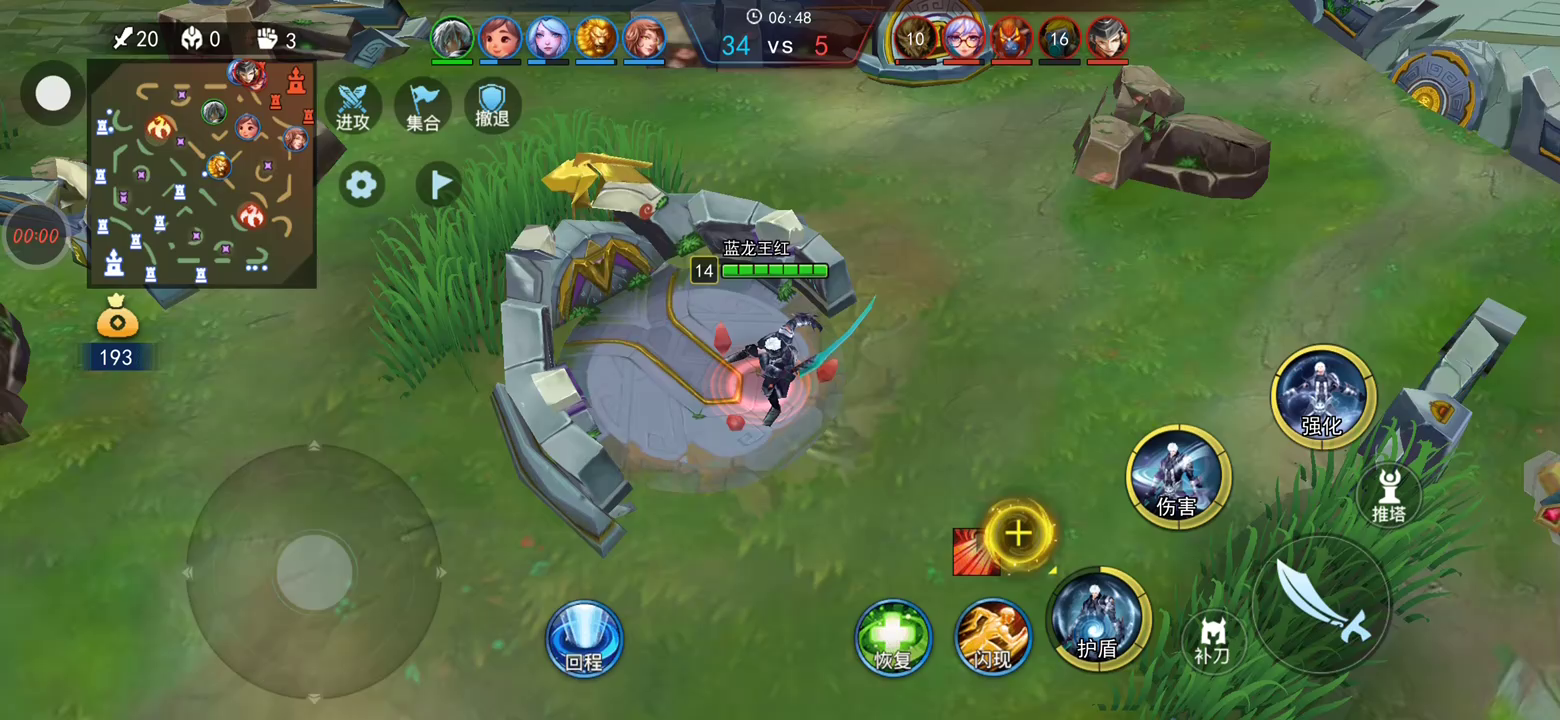
Task: Signal 撤退 retreat to teammates
Action: coord(492,104)
